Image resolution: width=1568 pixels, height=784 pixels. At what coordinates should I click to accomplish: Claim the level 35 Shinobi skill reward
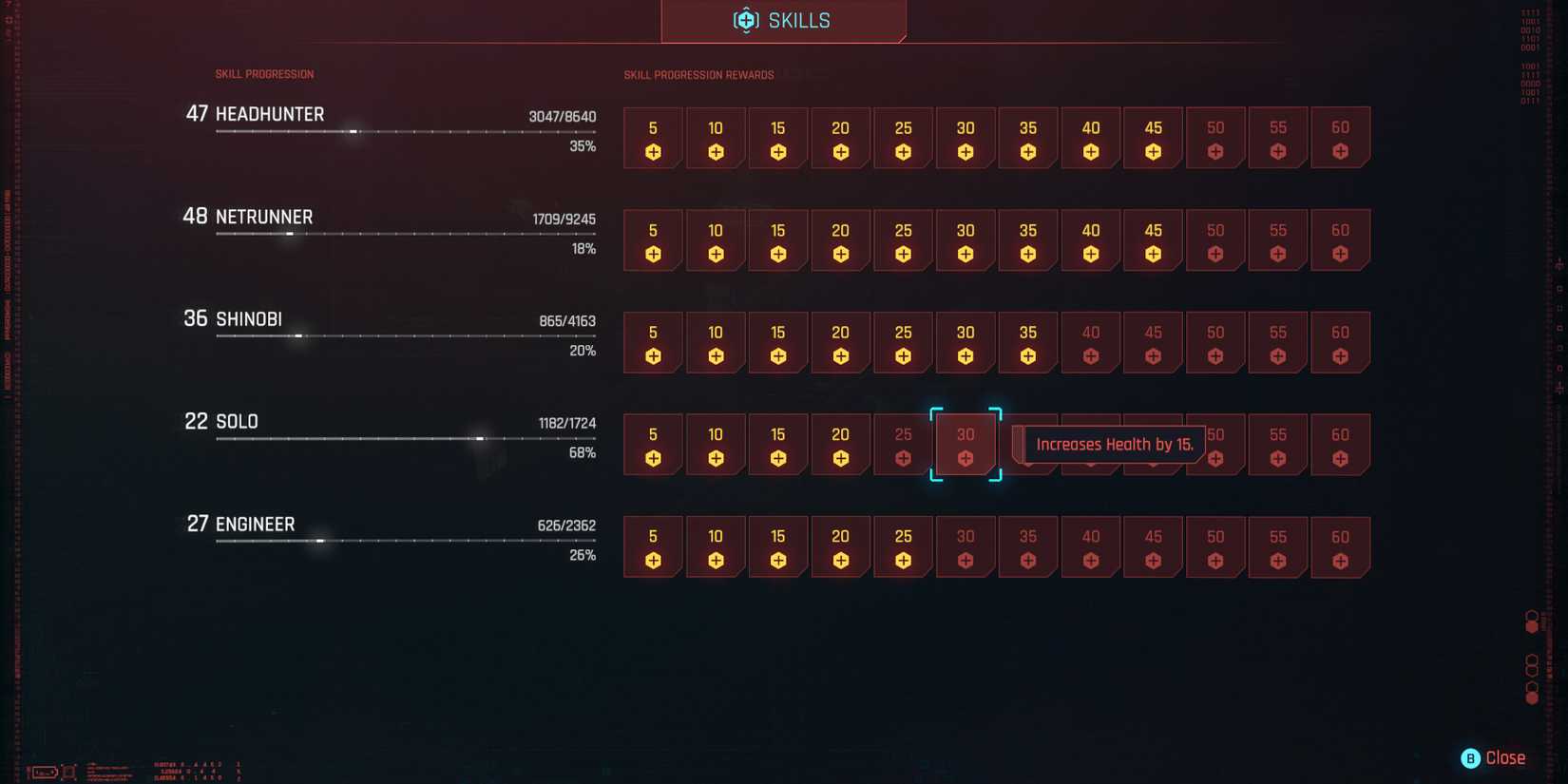[1027, 343]
